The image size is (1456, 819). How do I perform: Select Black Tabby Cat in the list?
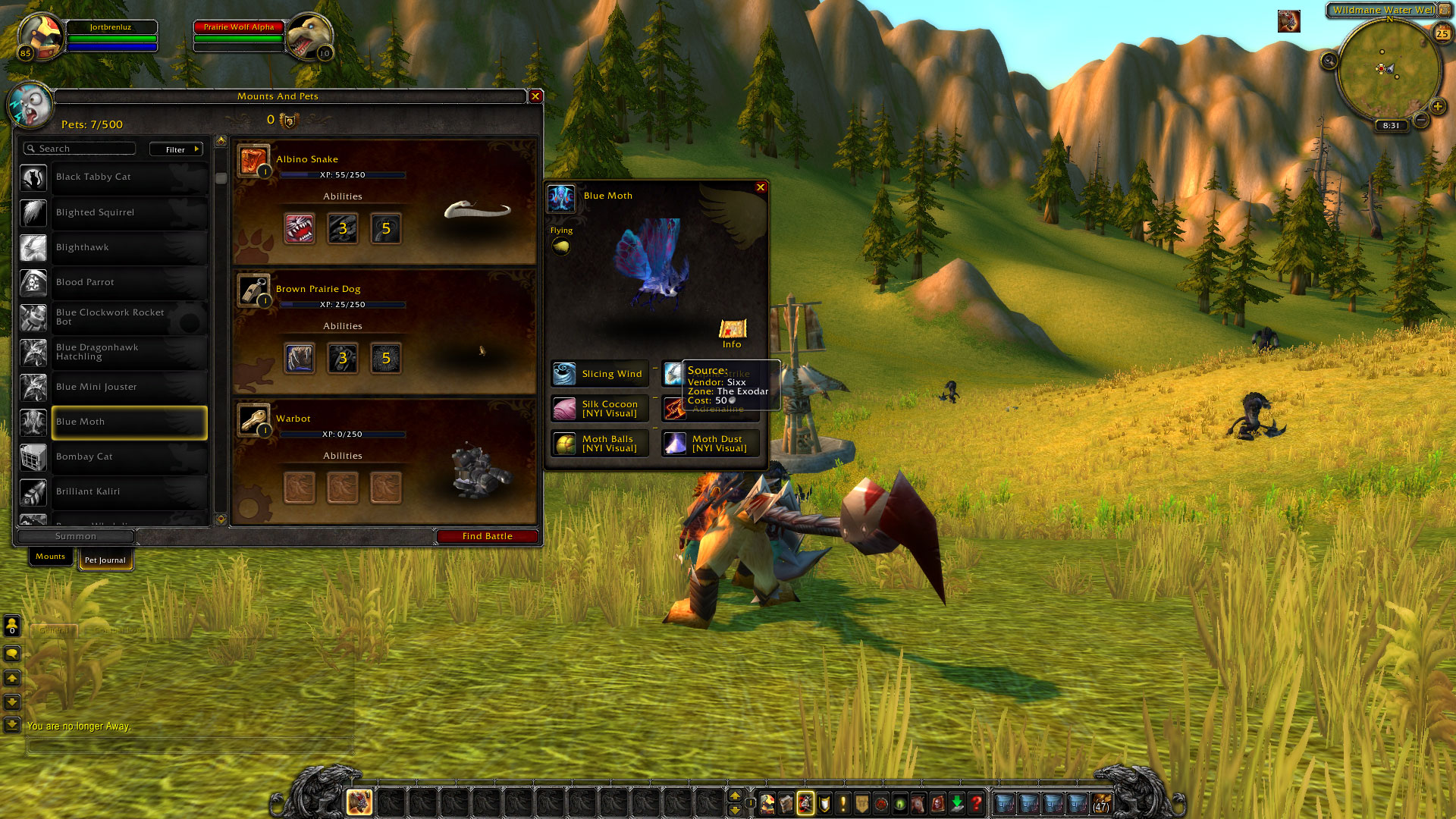click(129, 177)
